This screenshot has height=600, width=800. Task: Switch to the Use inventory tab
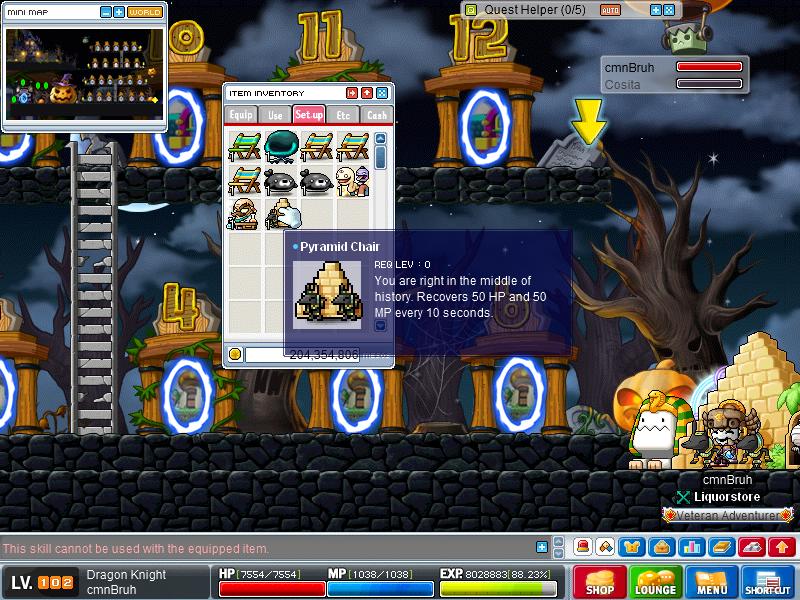275,115
